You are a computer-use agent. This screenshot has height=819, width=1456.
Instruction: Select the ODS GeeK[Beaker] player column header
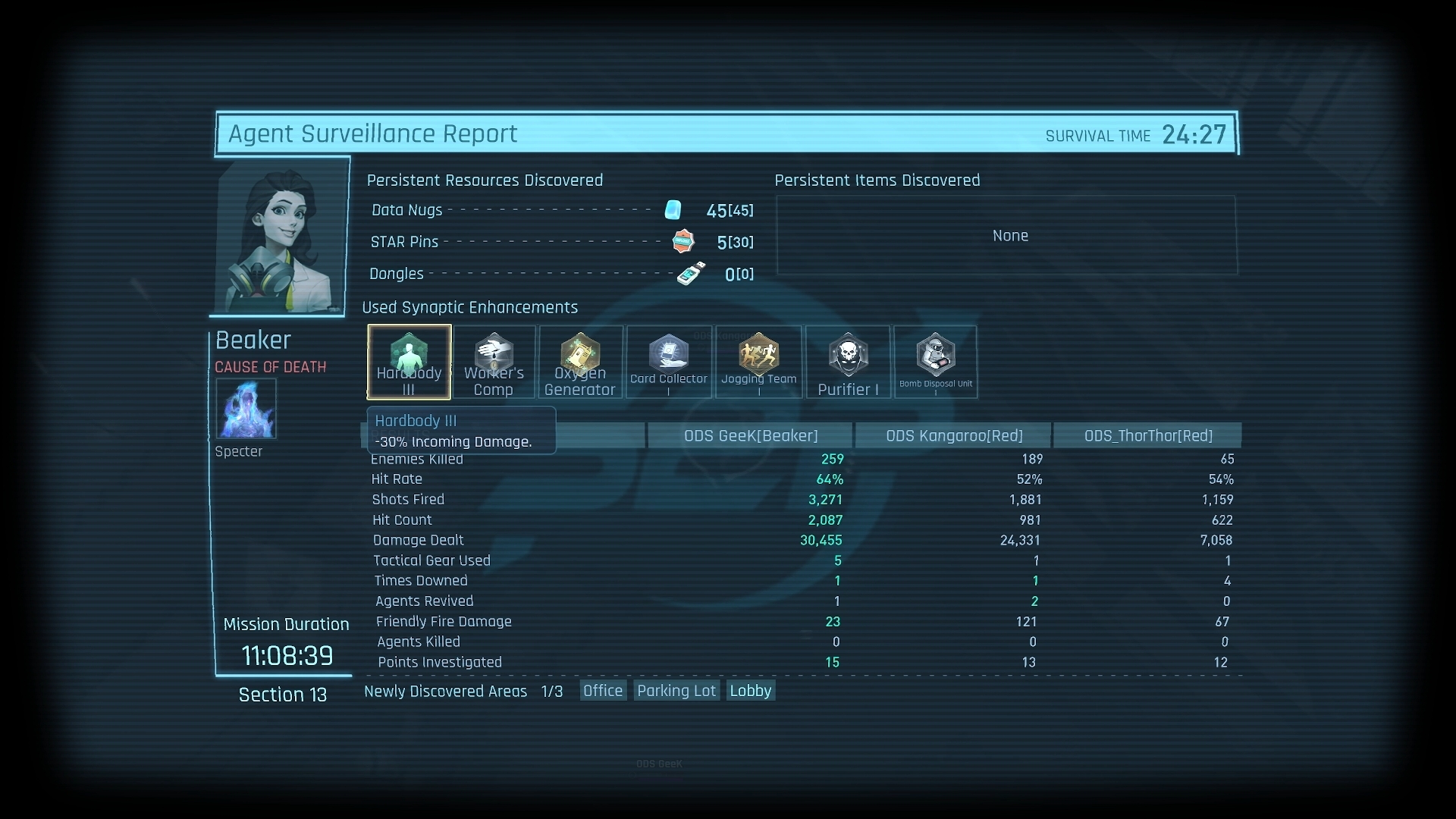pyautogui.click(x=751, y=436)
